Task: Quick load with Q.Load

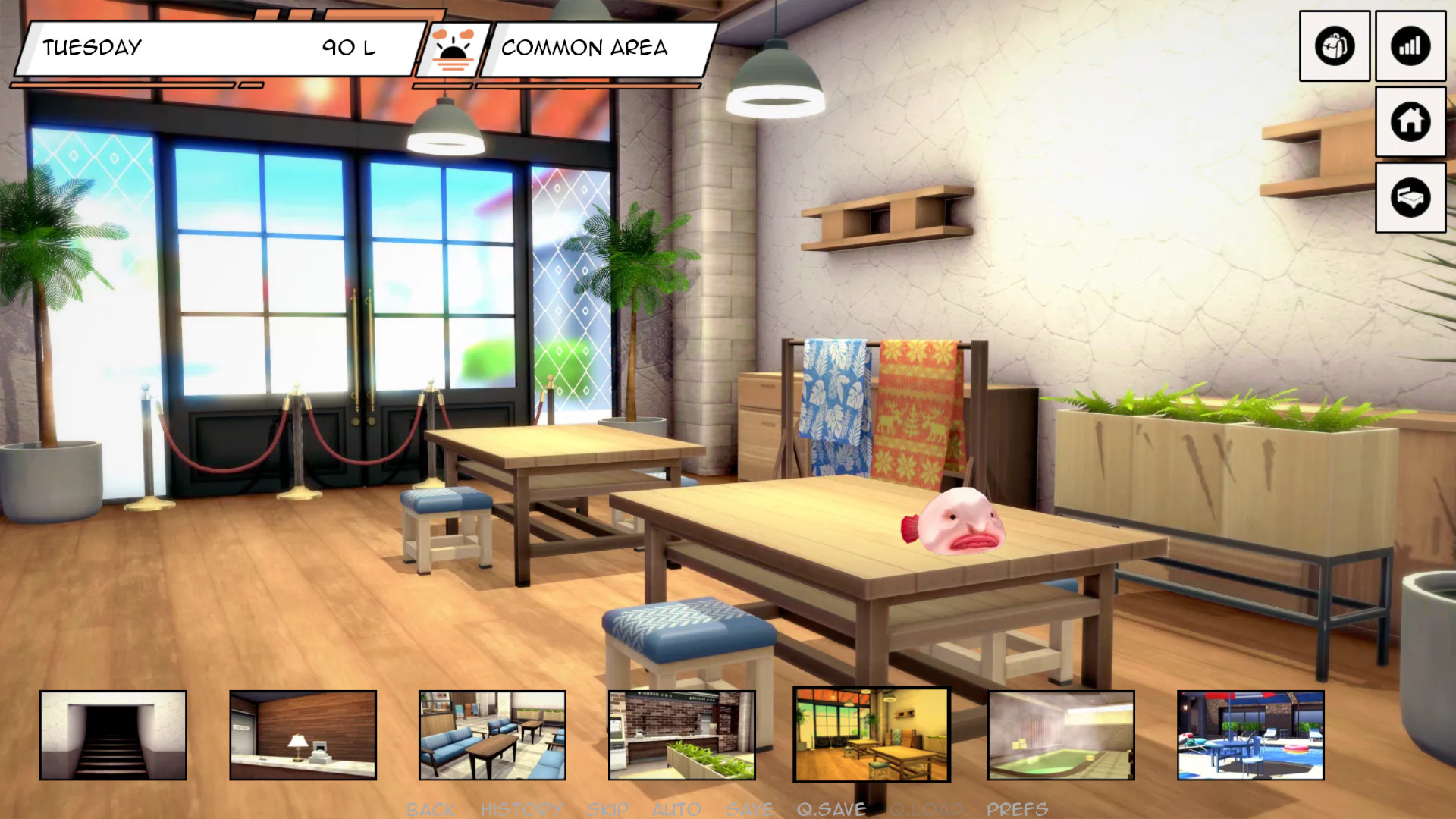Action: [926, 809]
